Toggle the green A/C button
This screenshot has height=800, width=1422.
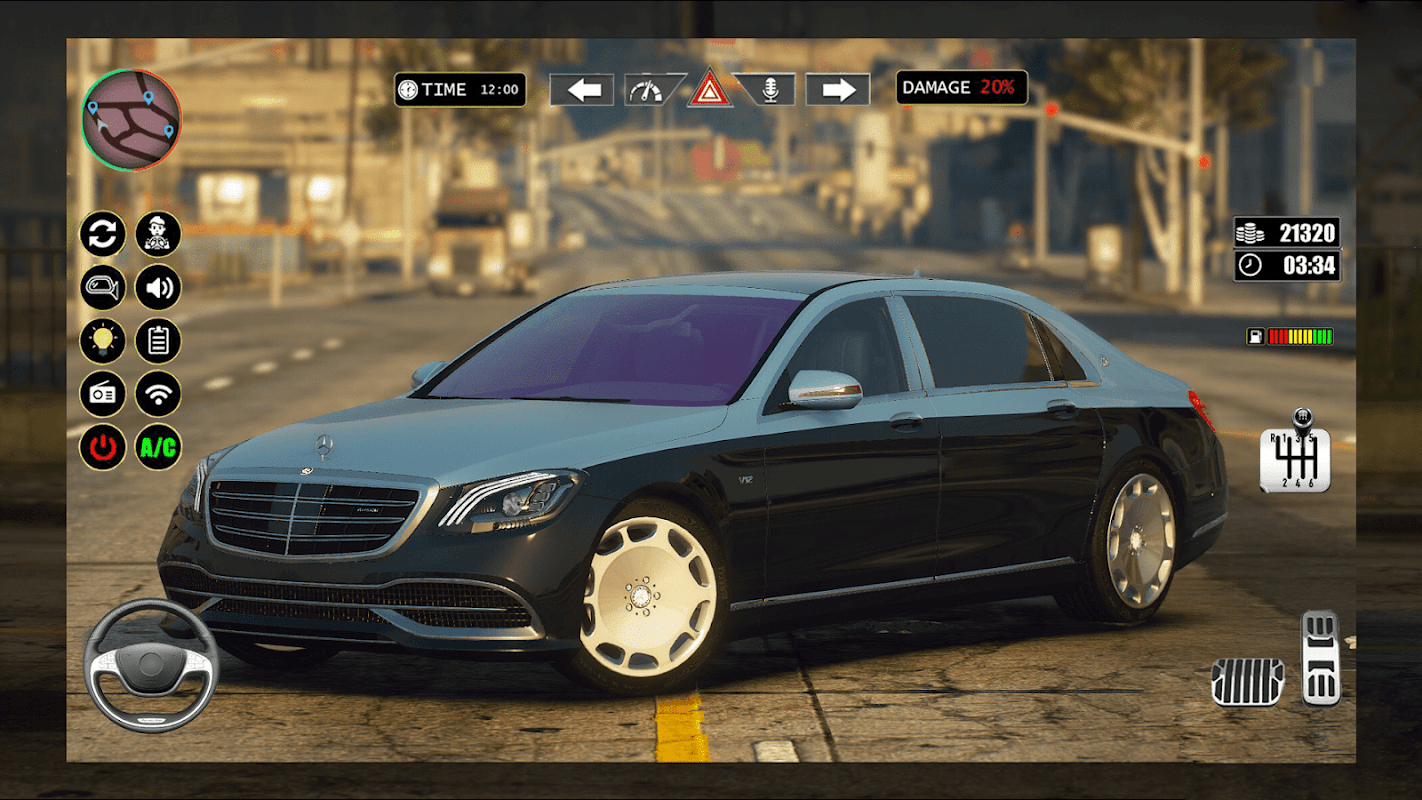[158, 447]
